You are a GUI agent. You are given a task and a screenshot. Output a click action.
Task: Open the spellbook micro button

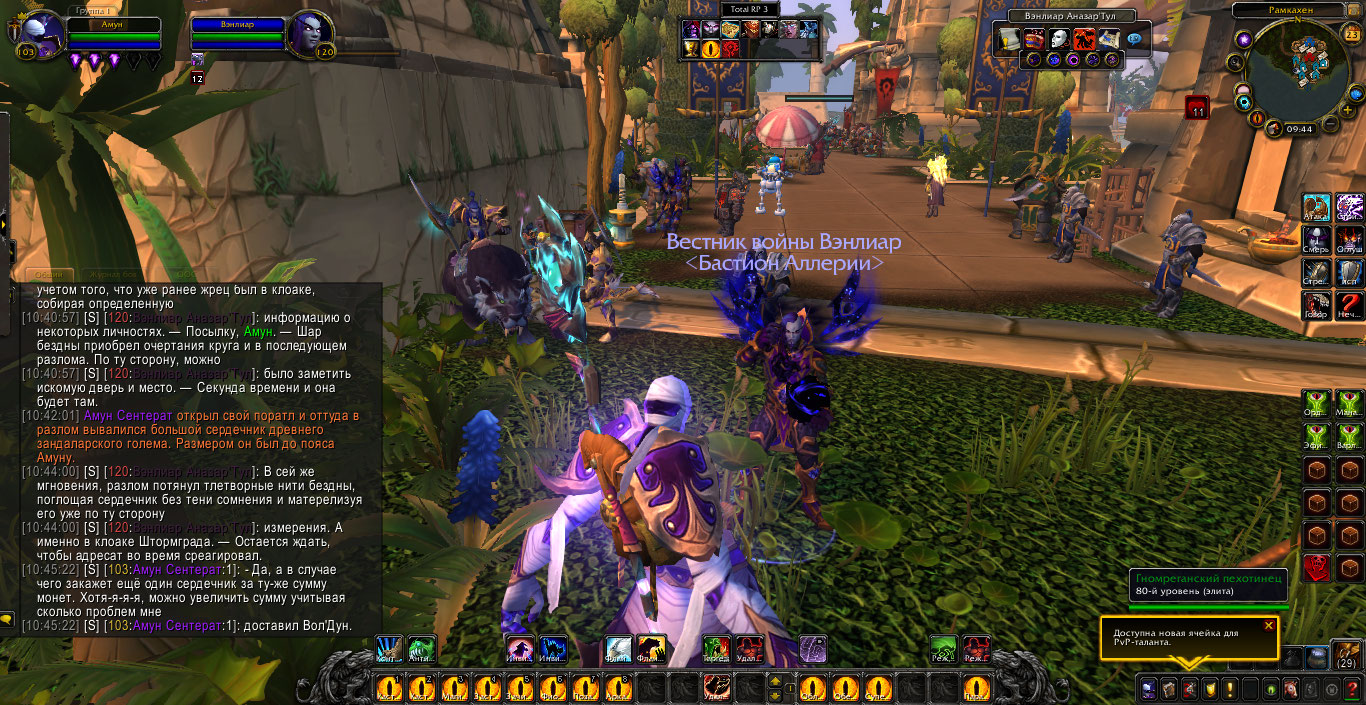tap(1168, 689)
